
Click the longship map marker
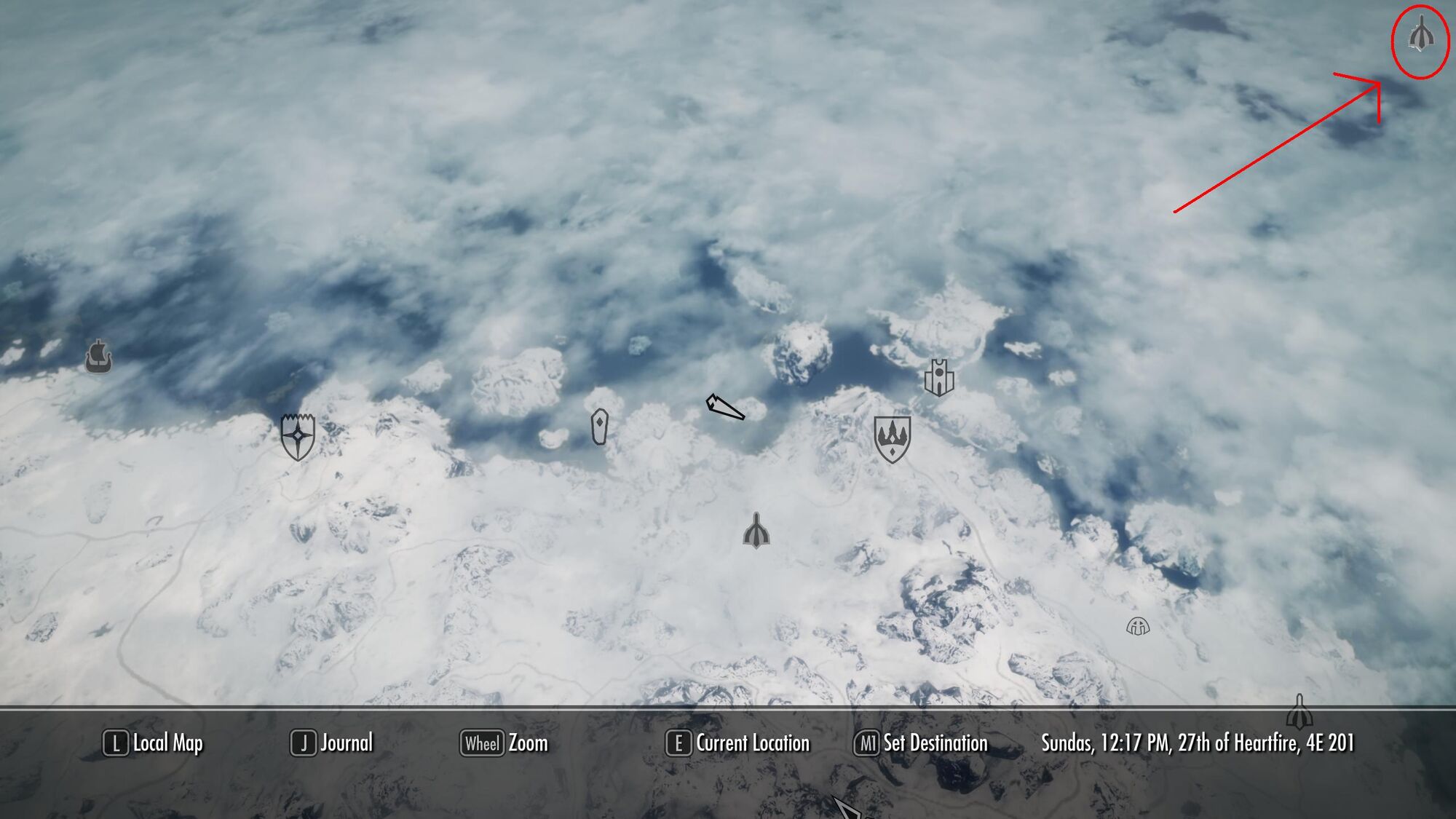point(98,356)
